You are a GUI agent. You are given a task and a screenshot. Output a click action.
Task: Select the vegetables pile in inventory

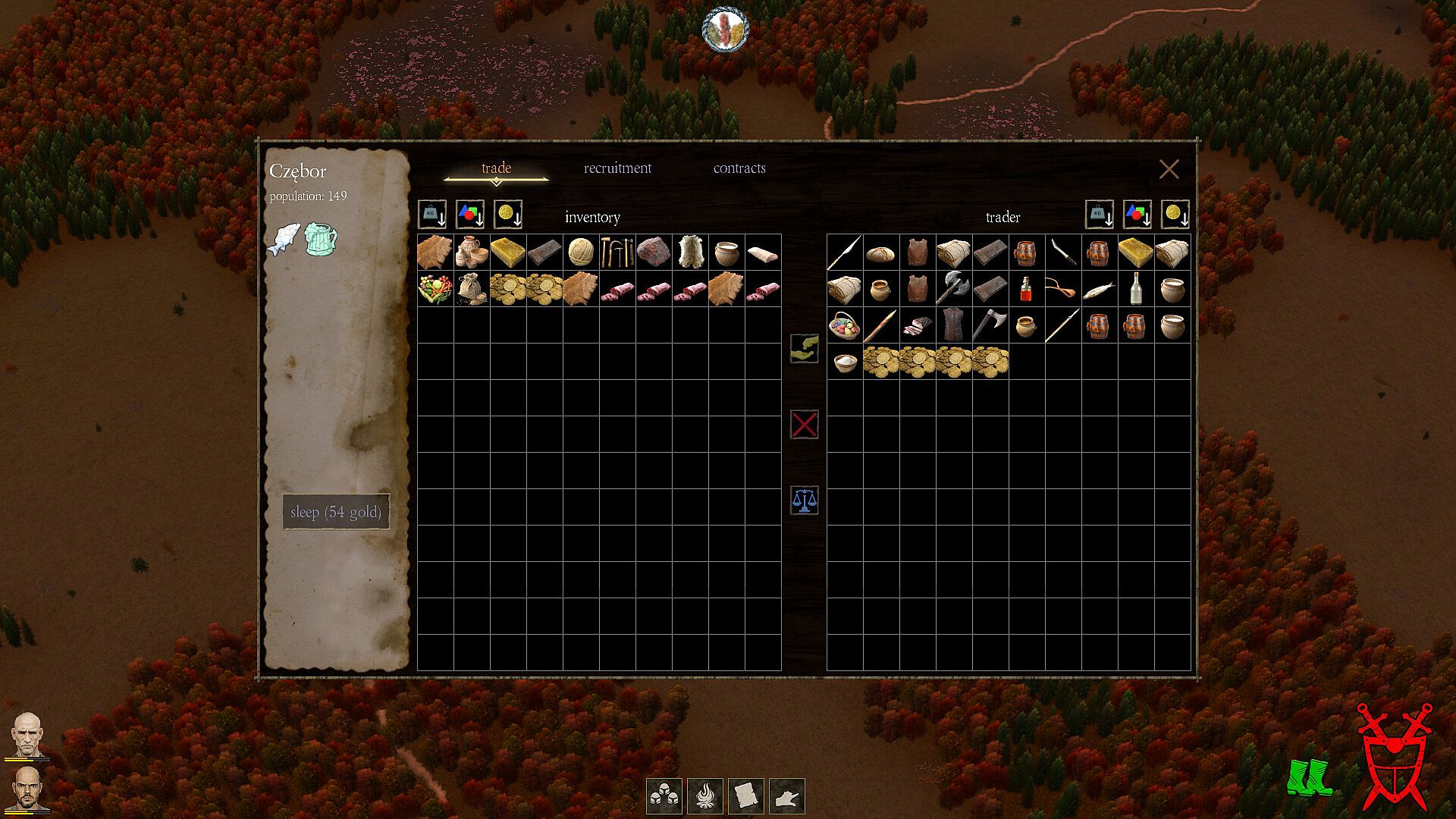(435, 289)
